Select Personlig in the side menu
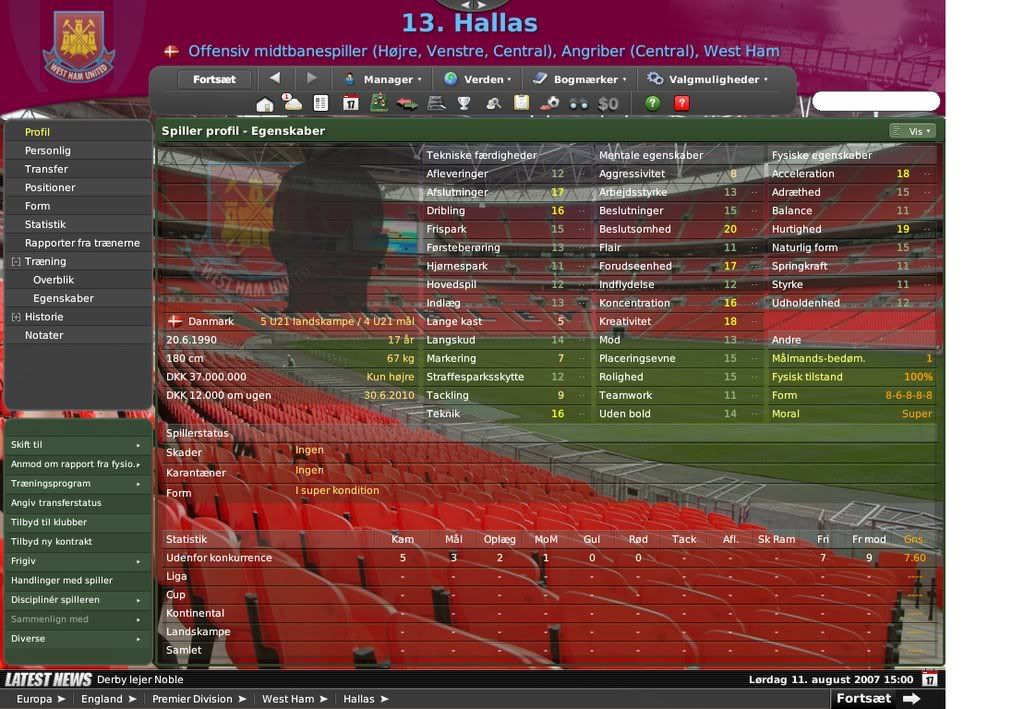 click(48, 151)
